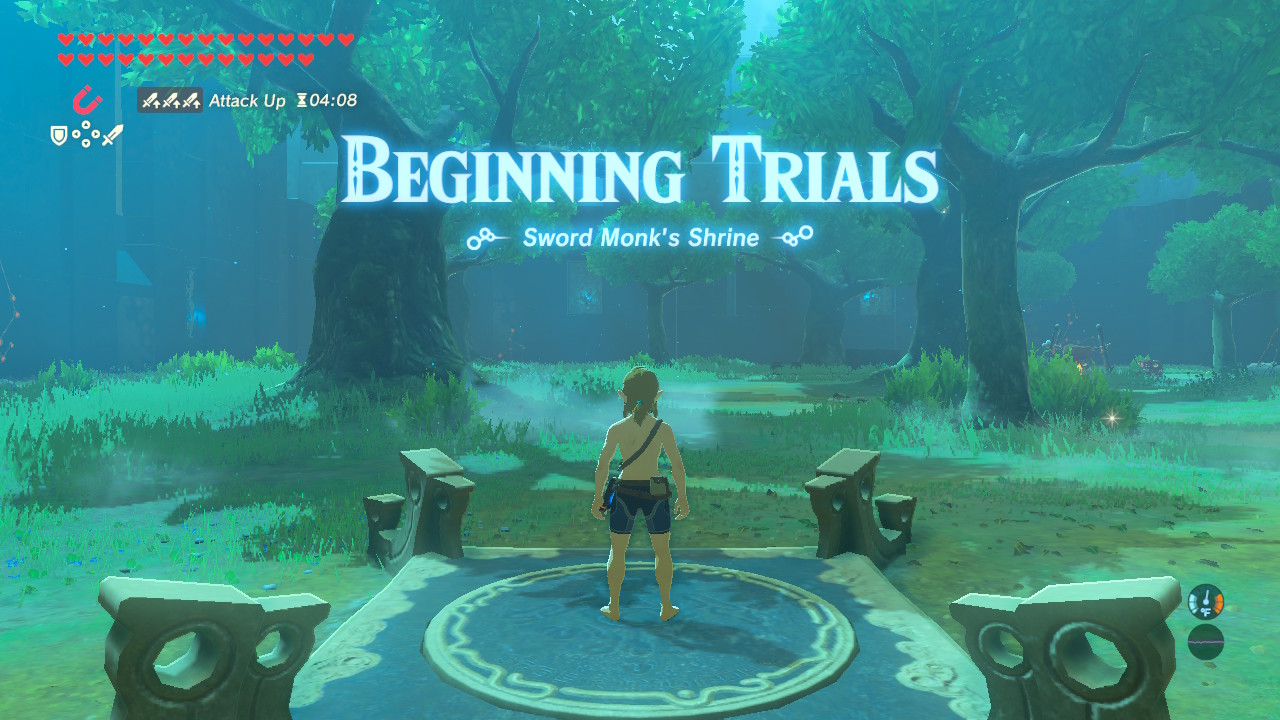Click the Sword Monk's Shrine subtitle
This screenshot has height=720, width=1280.
pyautogui.click(x=640, y=238)
